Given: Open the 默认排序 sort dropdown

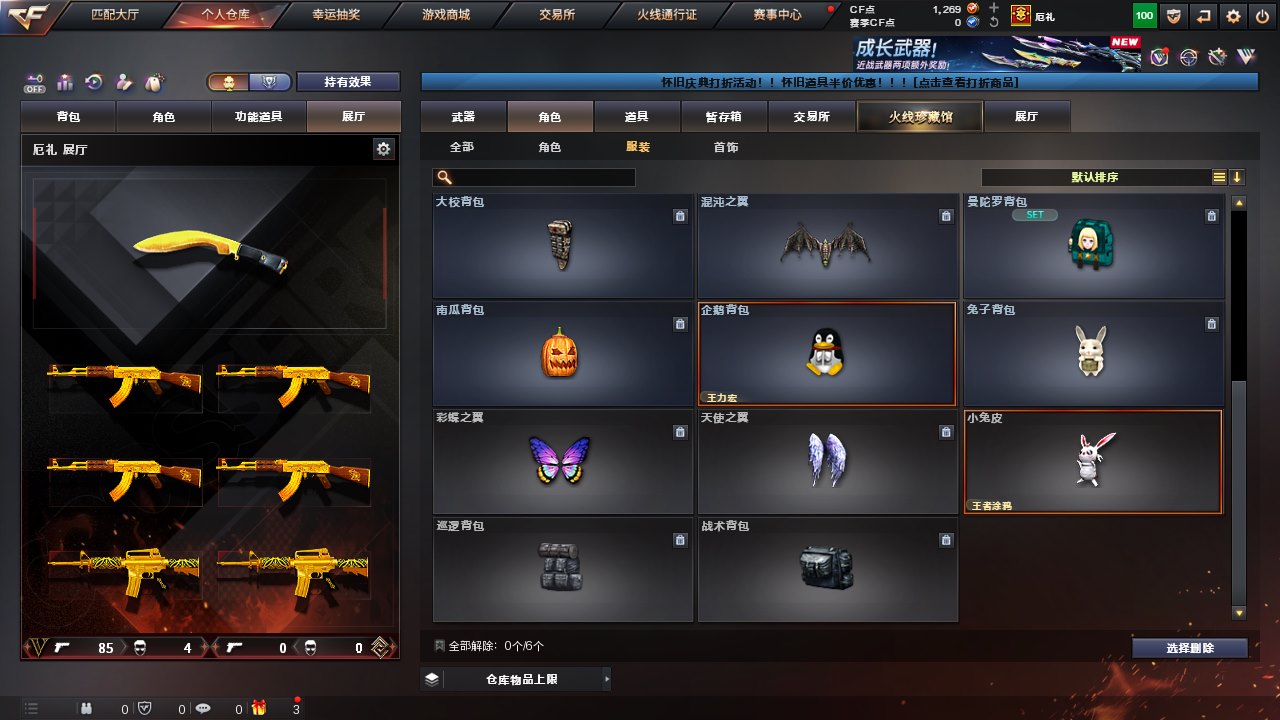Looking at the screenshot, I should [1095, 177].
